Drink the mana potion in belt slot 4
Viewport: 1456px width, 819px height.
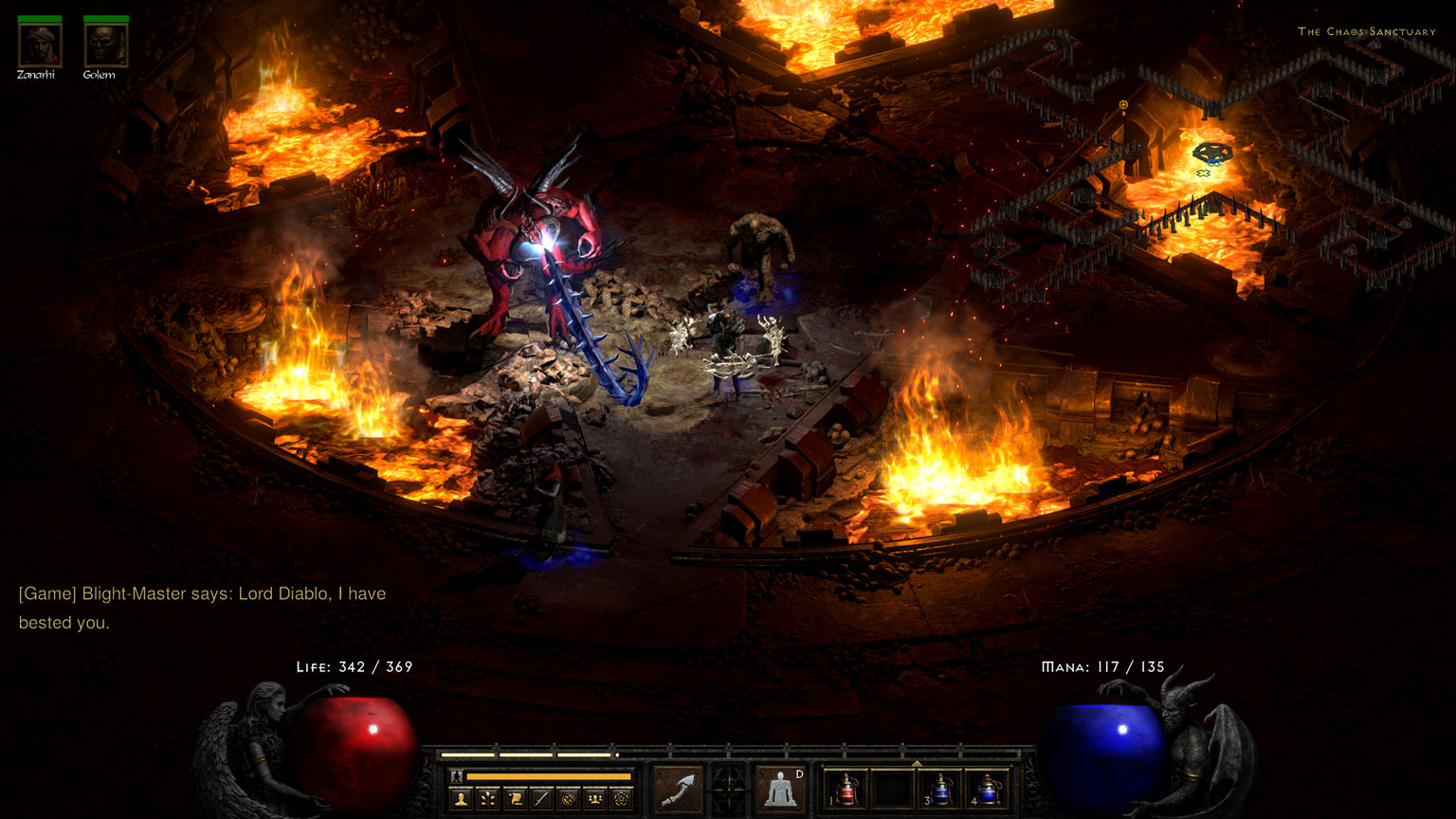tap(987, 789)
